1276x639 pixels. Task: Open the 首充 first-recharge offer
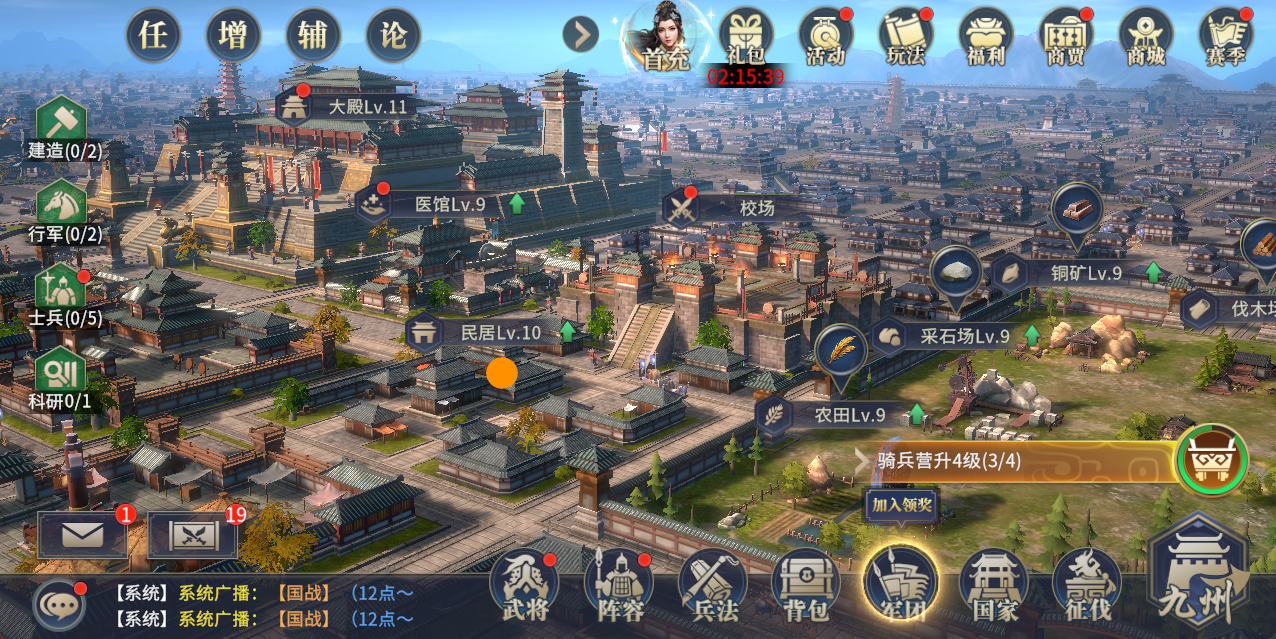tap(665, 38)
